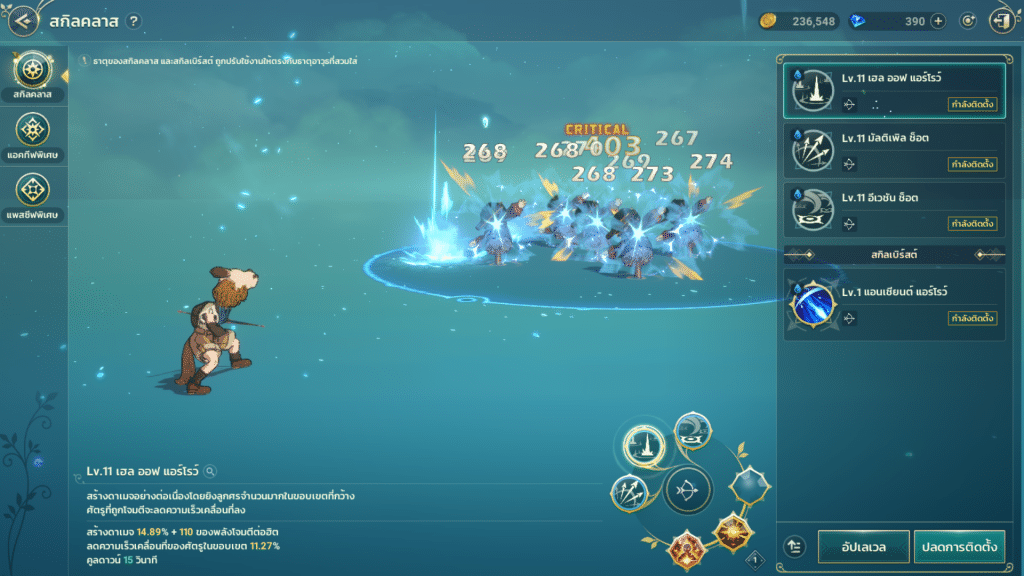1024x576 pixels.
Task: Add more blue diamonds with the plus button
Action: 938,21
